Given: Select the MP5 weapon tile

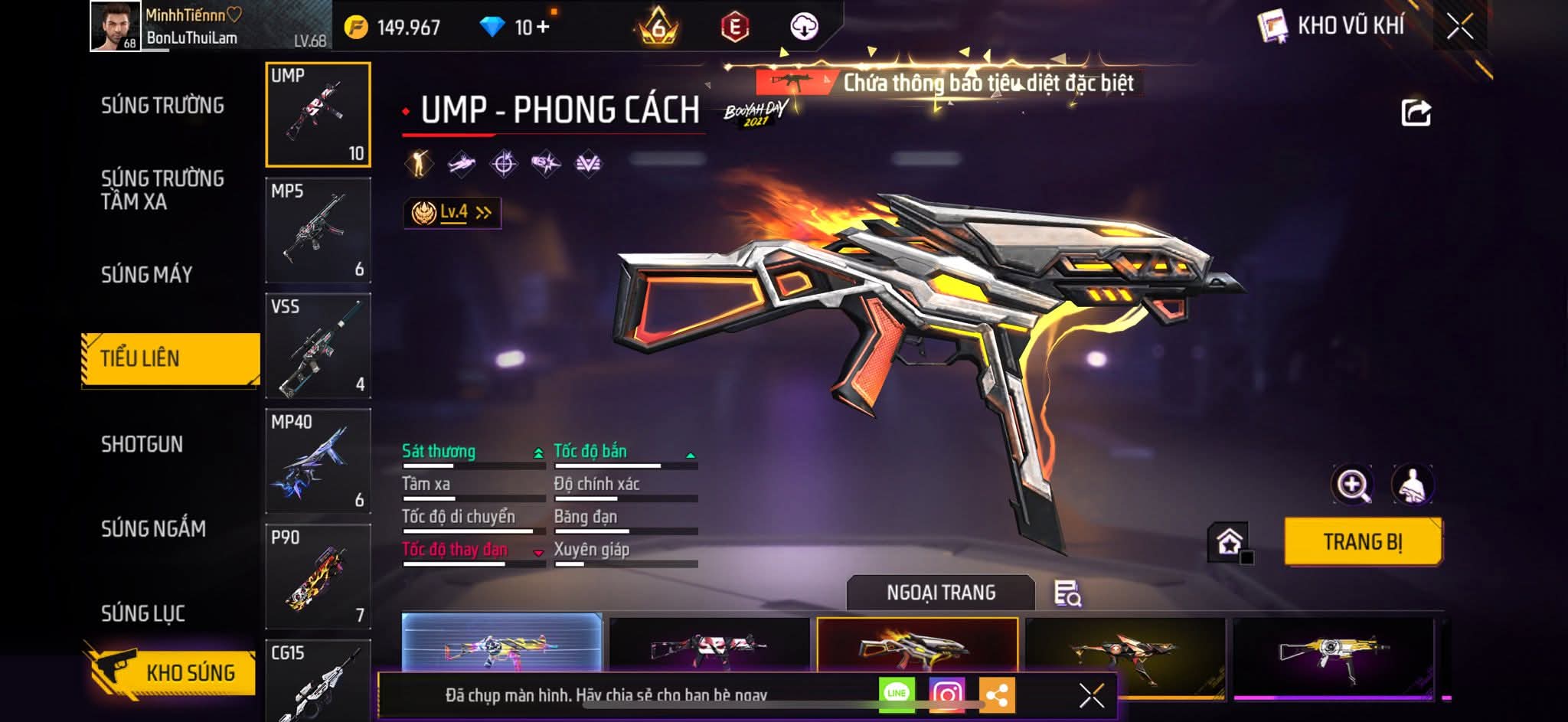Looking at the screenshot, I should (x=318, y=230).
